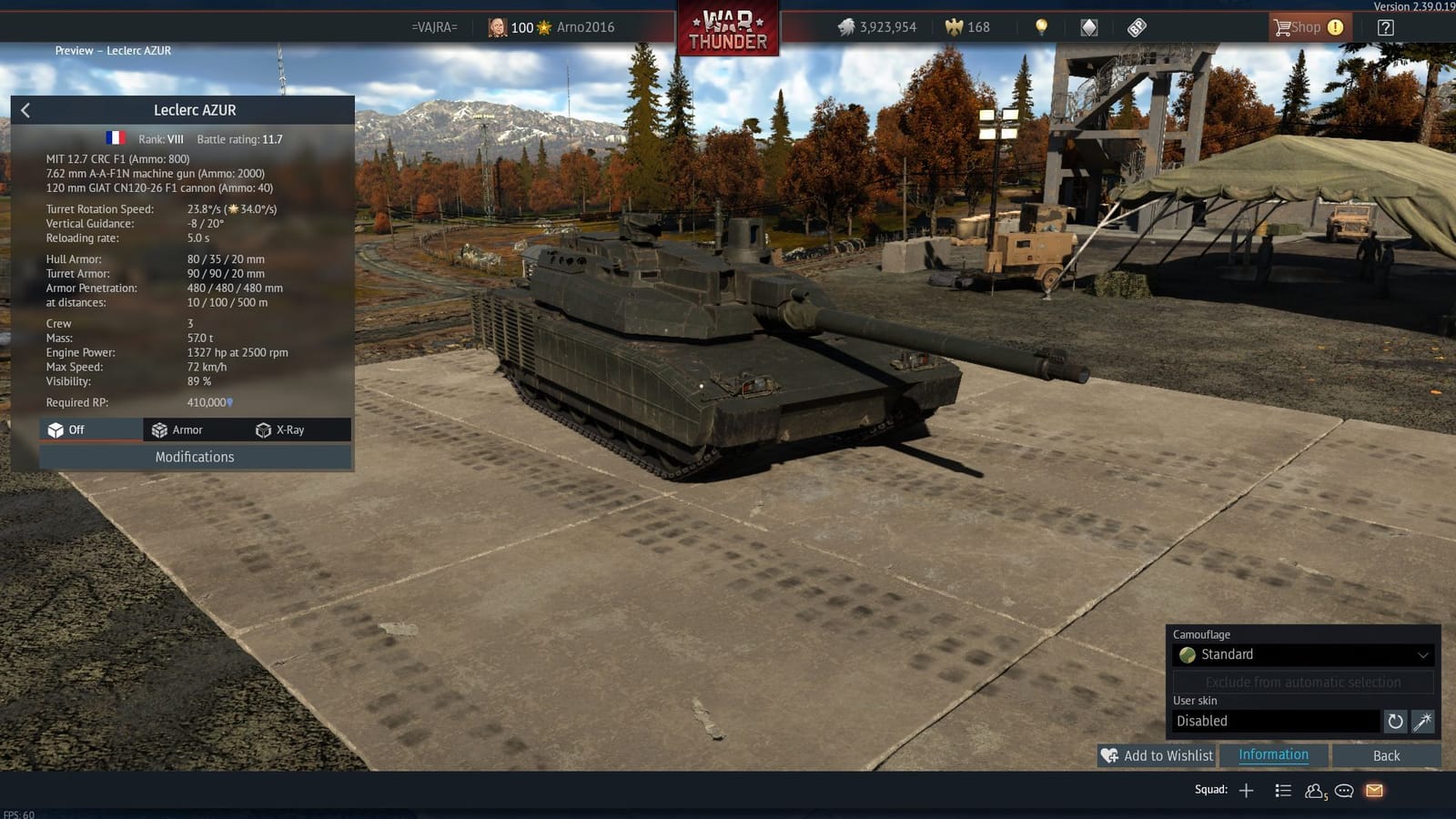1456x819 pixels.
Task: Select the green camouflage swatch beside Standard
Action: [1188, 654]
